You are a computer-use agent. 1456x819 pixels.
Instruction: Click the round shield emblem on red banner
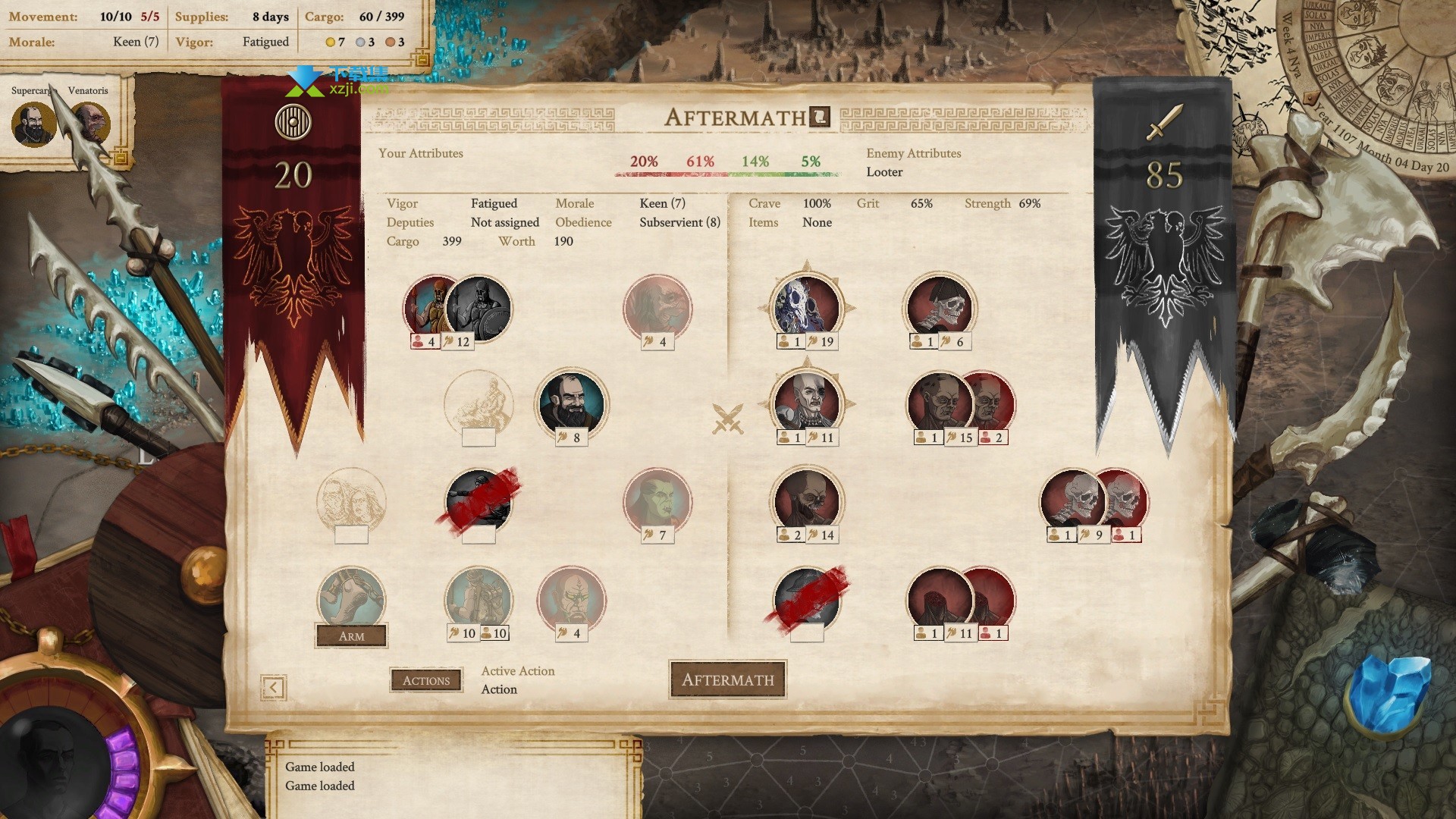293,121
